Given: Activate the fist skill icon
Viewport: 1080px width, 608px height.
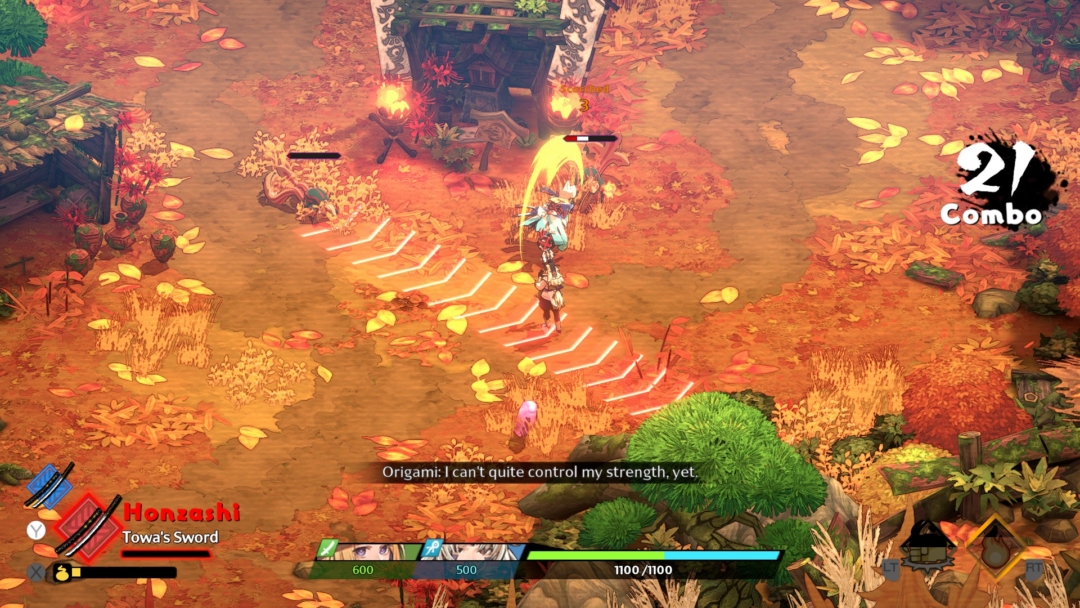Looking at the screenshot, I should tap(927, 547).
